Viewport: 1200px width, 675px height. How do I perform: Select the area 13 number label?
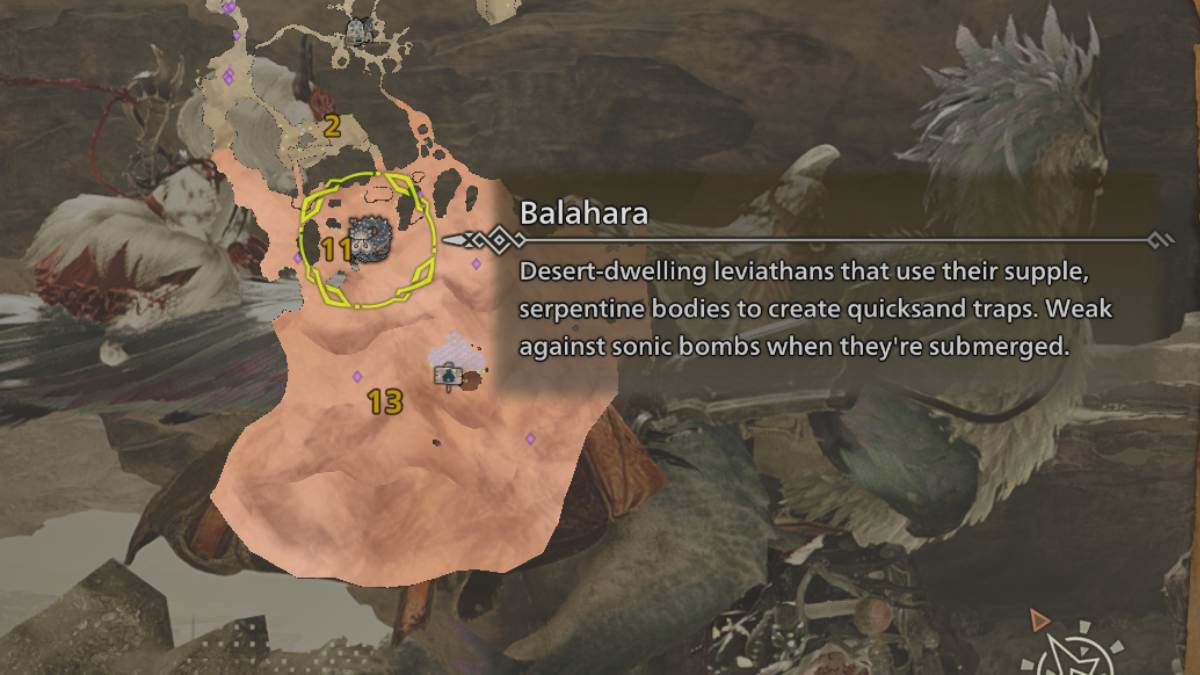pos(384,402)
